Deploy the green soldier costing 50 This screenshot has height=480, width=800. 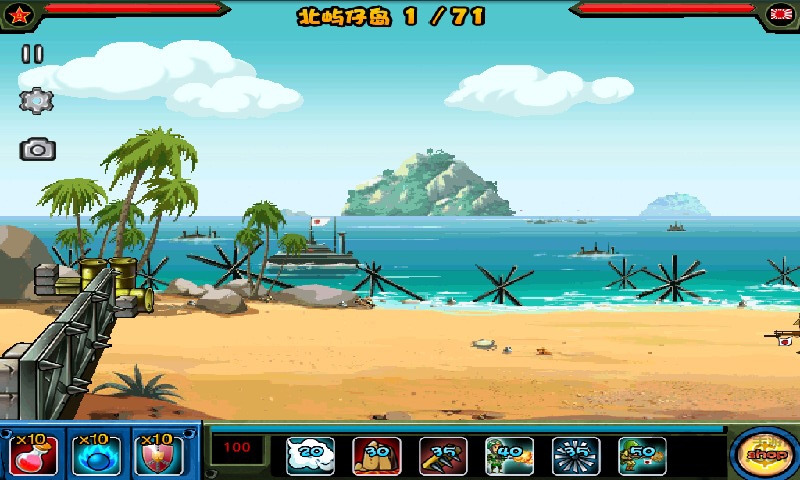642,456
